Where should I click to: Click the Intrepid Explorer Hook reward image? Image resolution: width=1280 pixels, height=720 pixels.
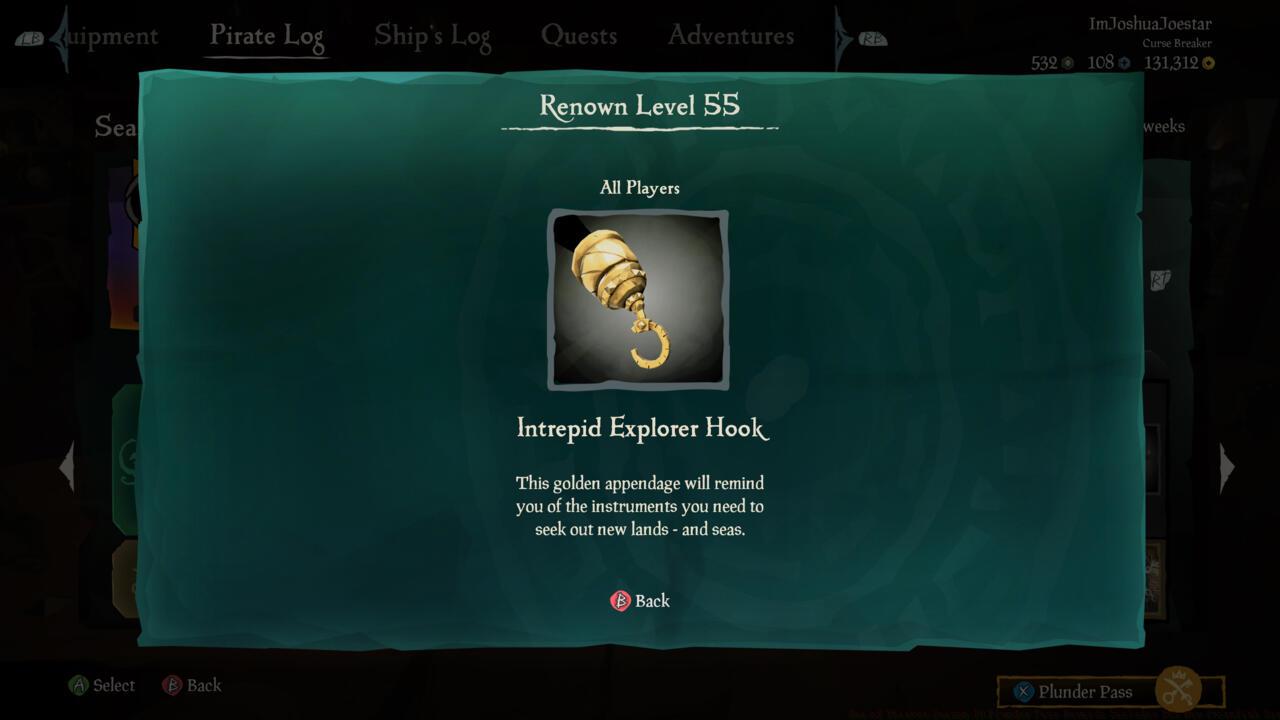(639, 300)
